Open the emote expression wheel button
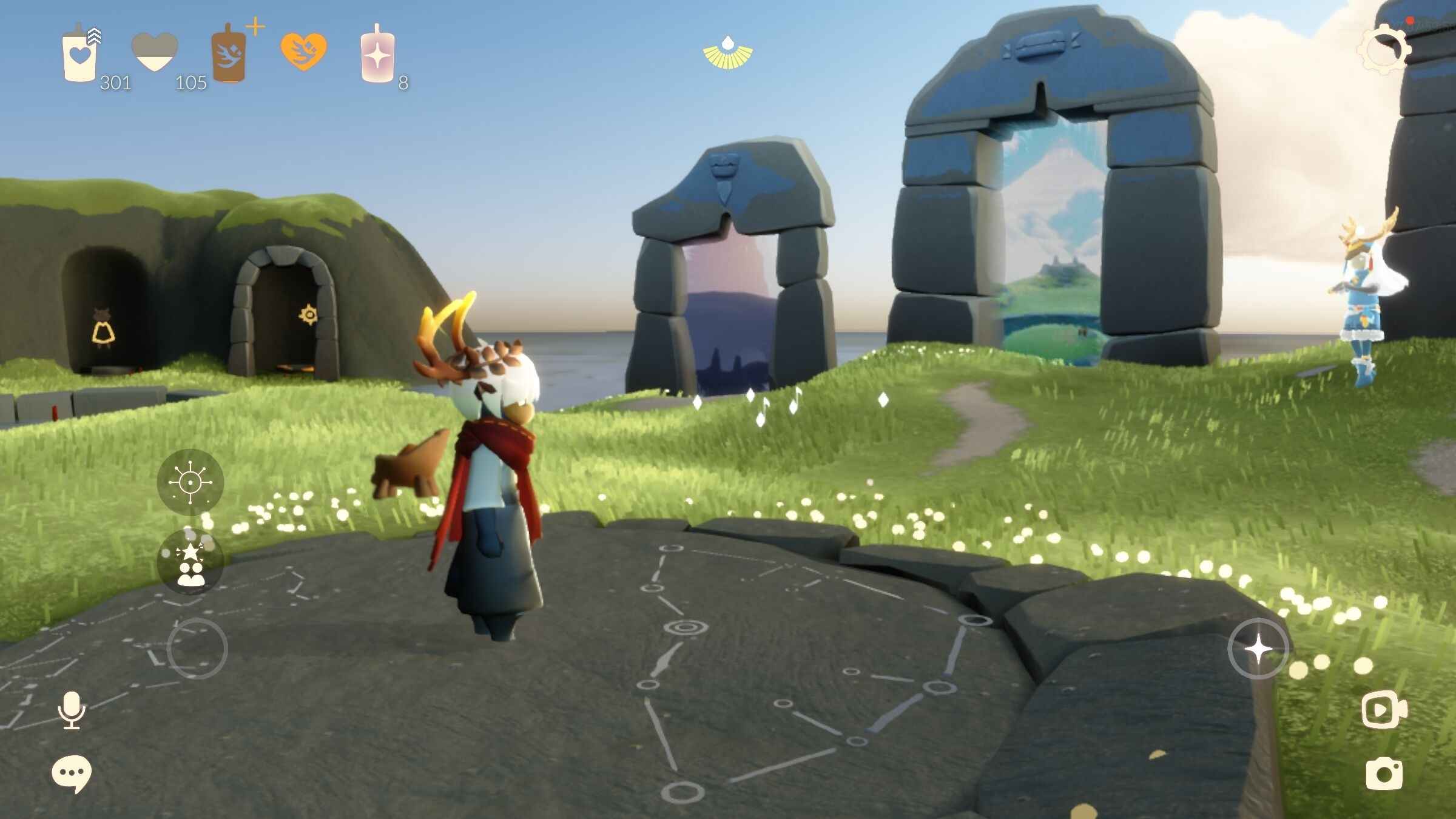Screen dimensions: 1456x819 pos(190,482)
